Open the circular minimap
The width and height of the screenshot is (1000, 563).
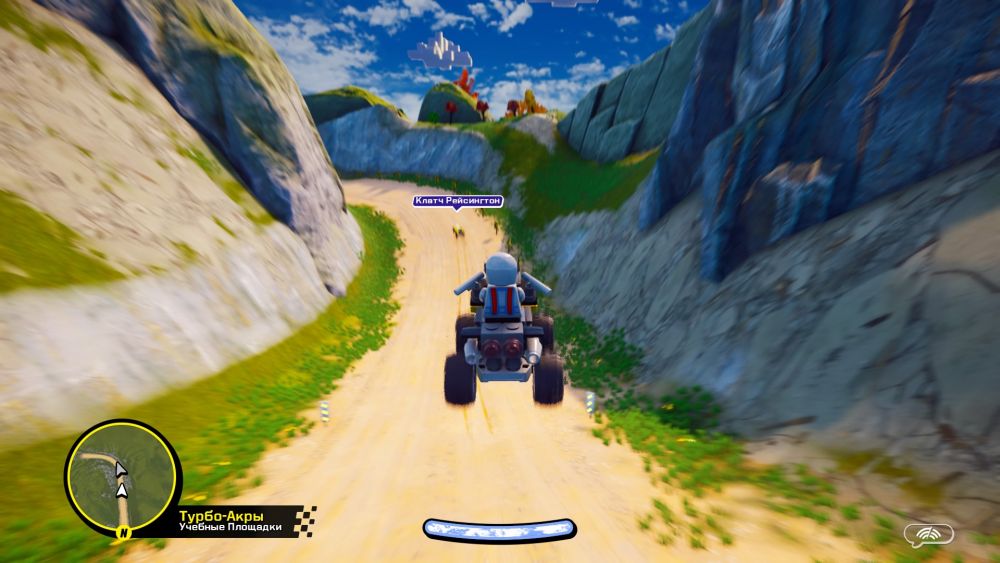pyautogui.click(x=122, y=473)
